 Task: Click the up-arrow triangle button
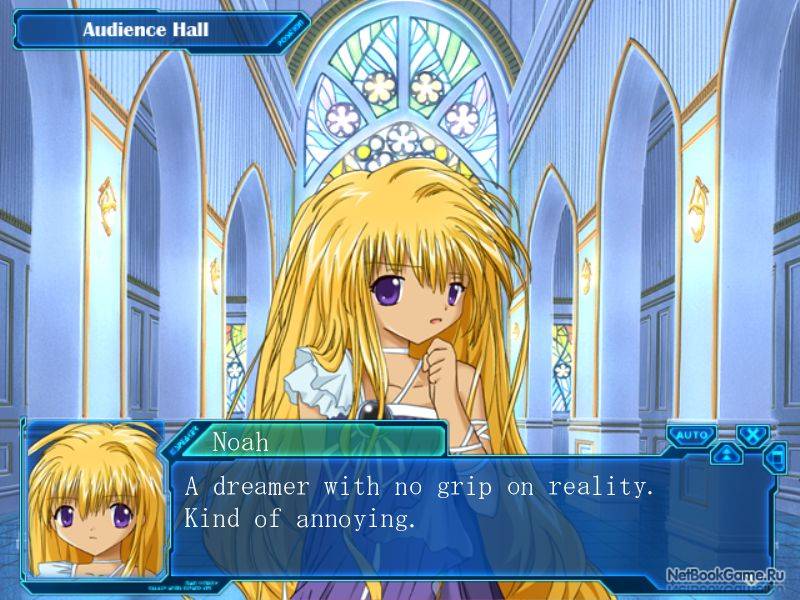726,454
